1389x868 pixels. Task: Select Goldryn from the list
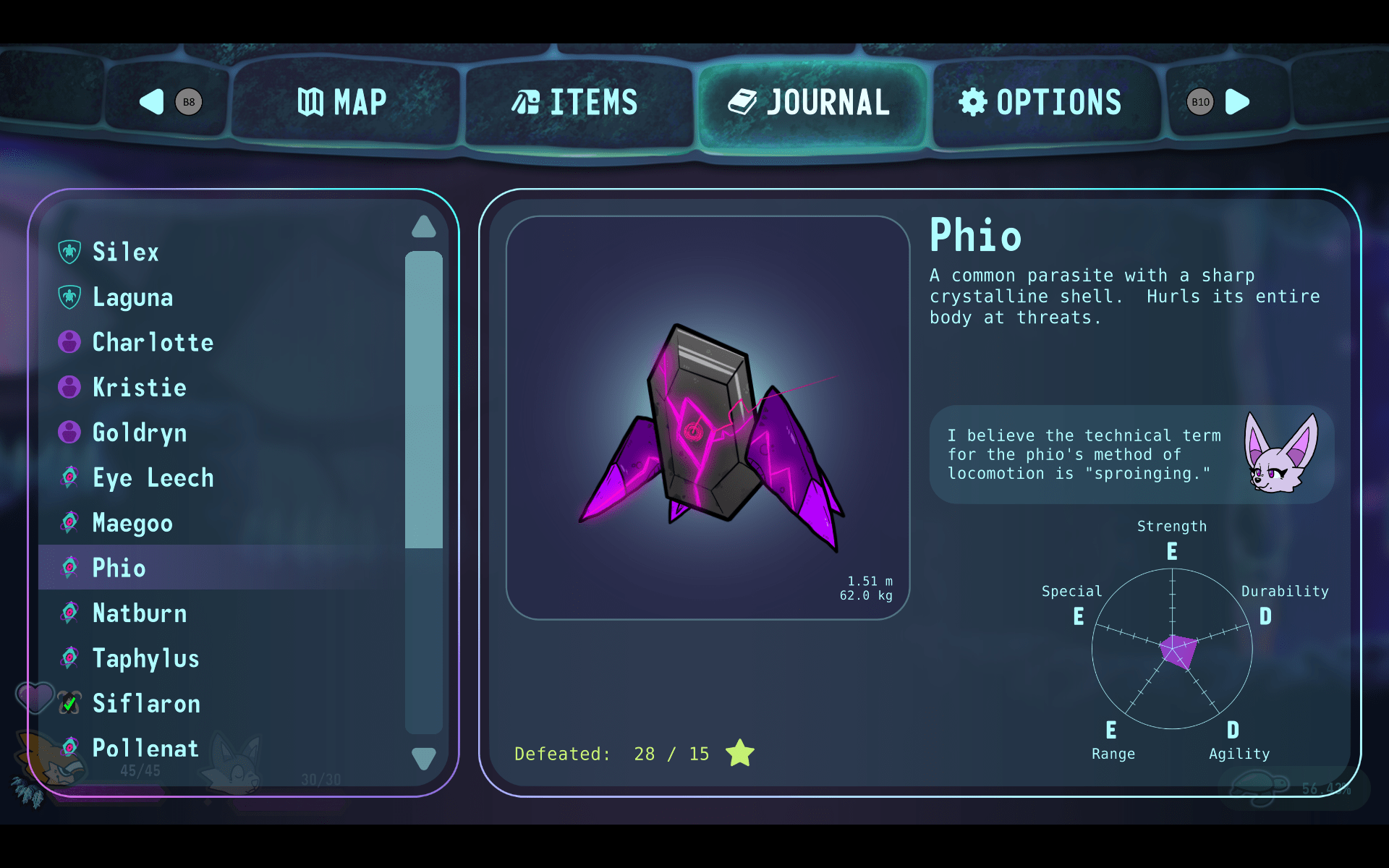140,433
